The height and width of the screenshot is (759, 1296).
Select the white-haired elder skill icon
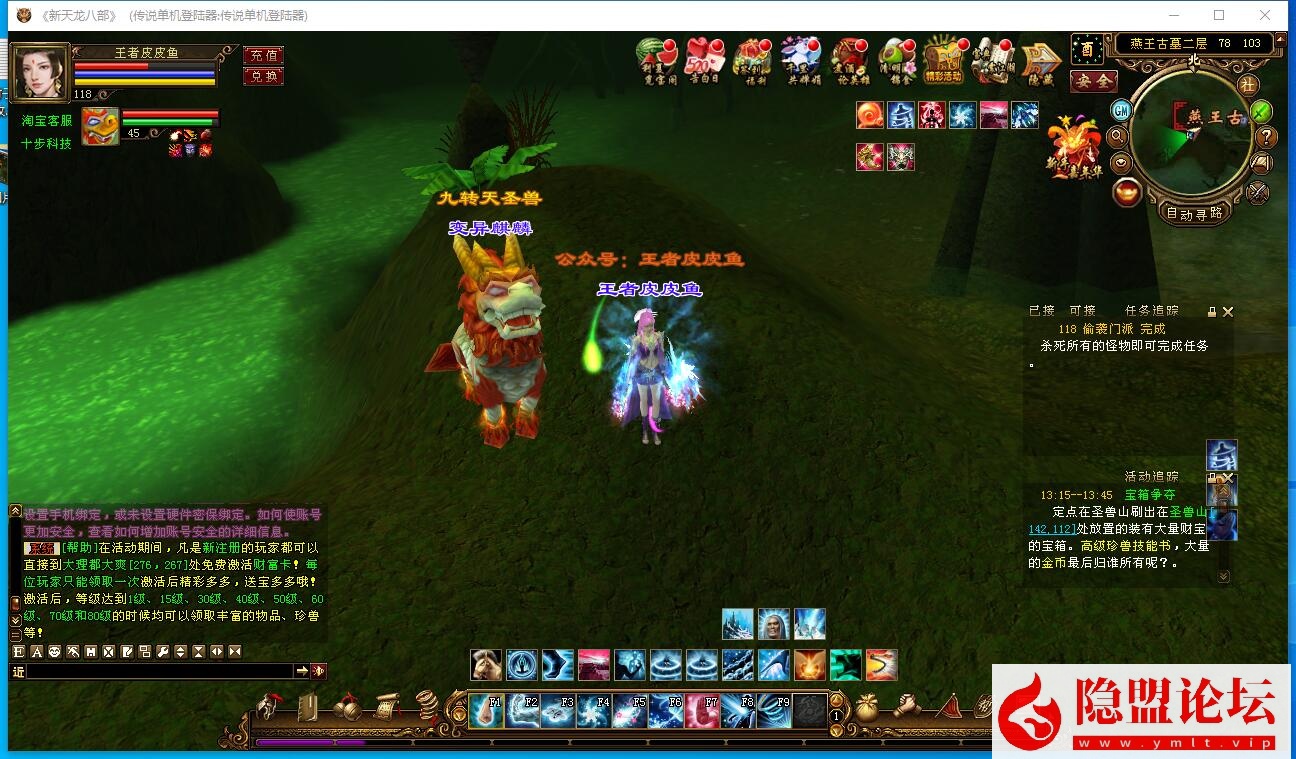click(774, 623)
